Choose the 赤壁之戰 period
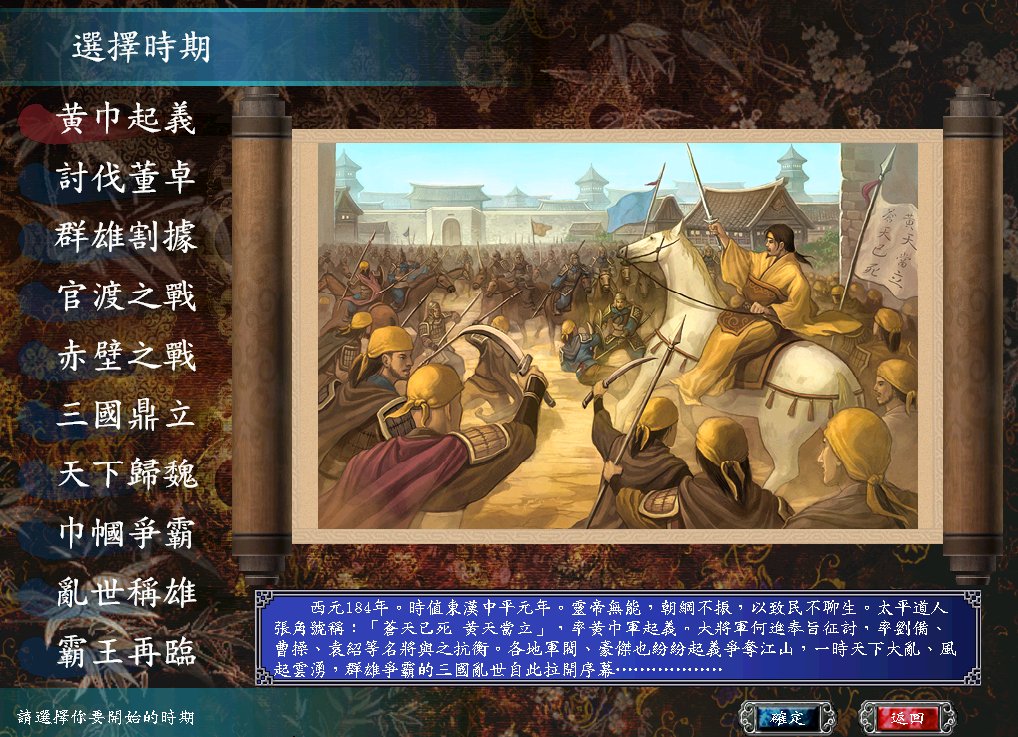 coord(126,355)
